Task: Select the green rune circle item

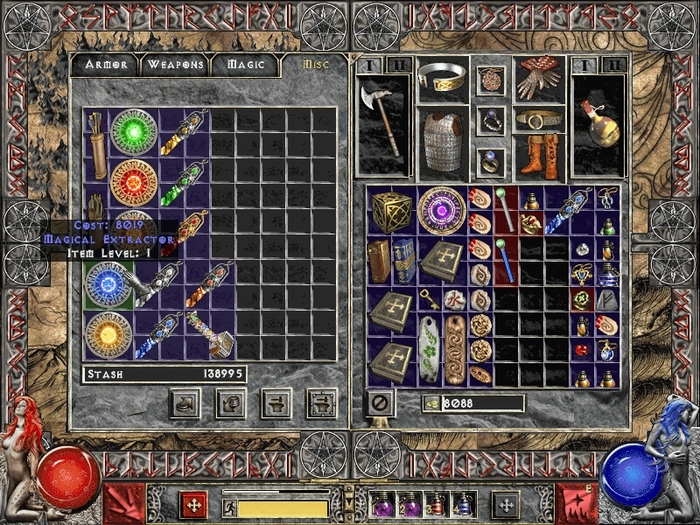Action: (135, 132)
